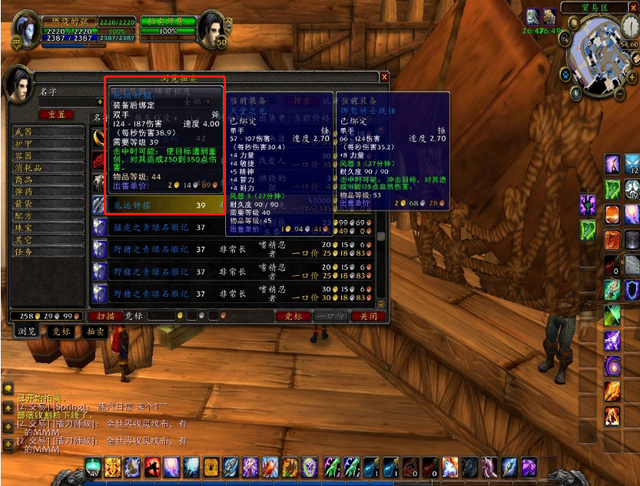Switch to the 拍卖 auctions tab
Image resolution: width=640 pixels, height=486 pixels.
point(94,330)
